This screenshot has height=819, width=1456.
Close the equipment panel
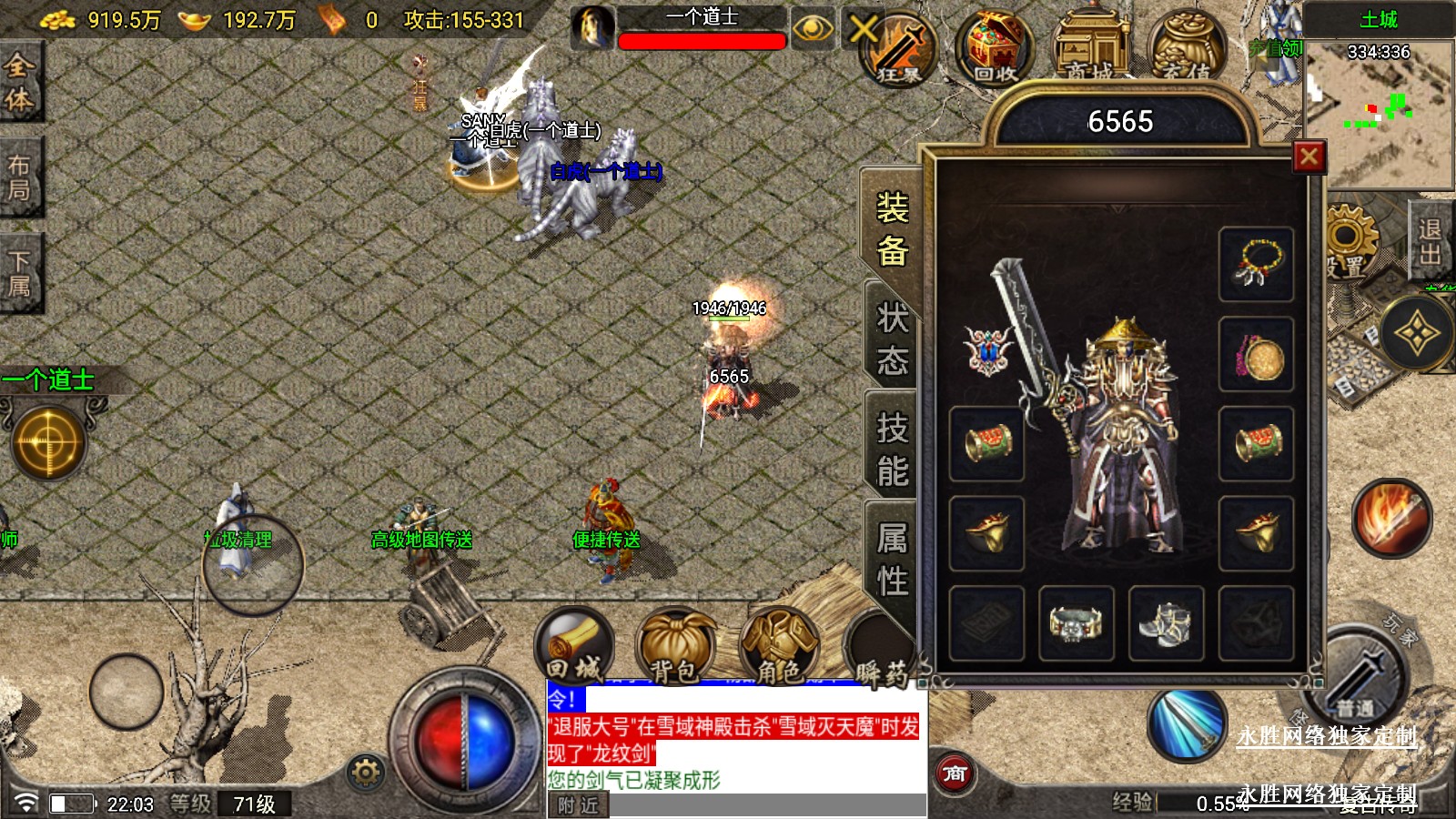[1309, 157]
